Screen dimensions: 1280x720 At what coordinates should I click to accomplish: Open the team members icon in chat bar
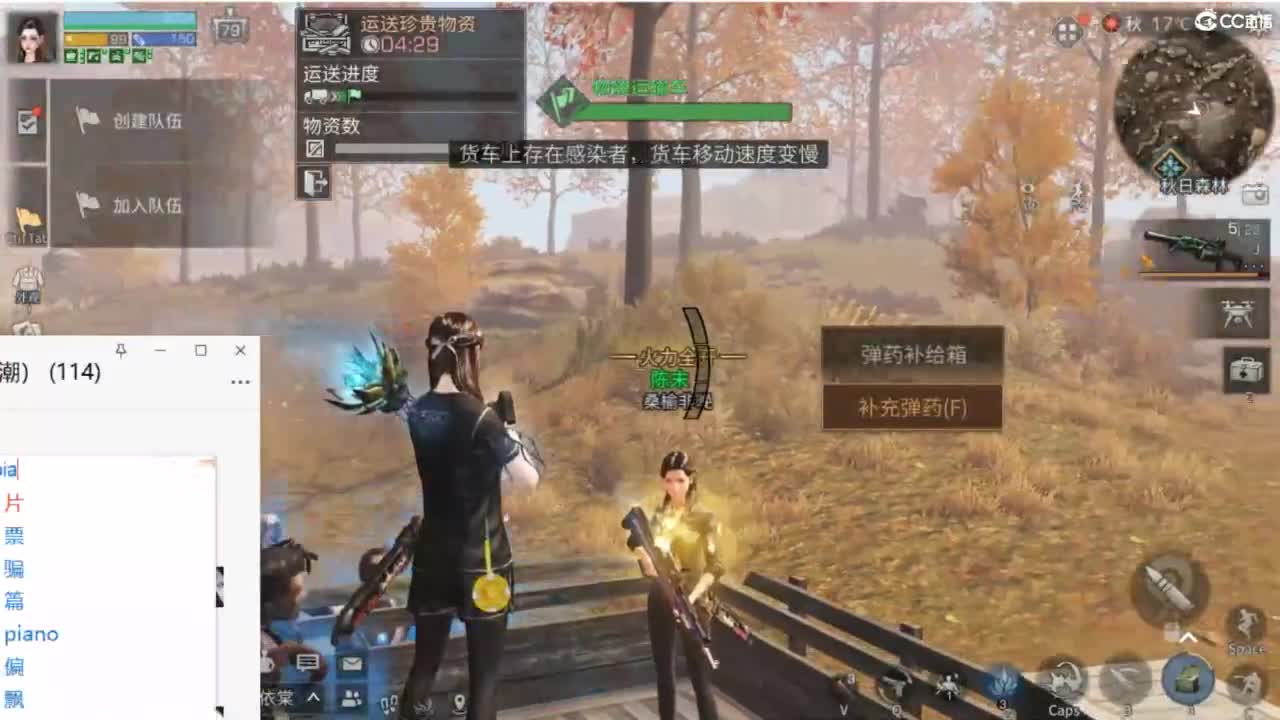(351, 699)
